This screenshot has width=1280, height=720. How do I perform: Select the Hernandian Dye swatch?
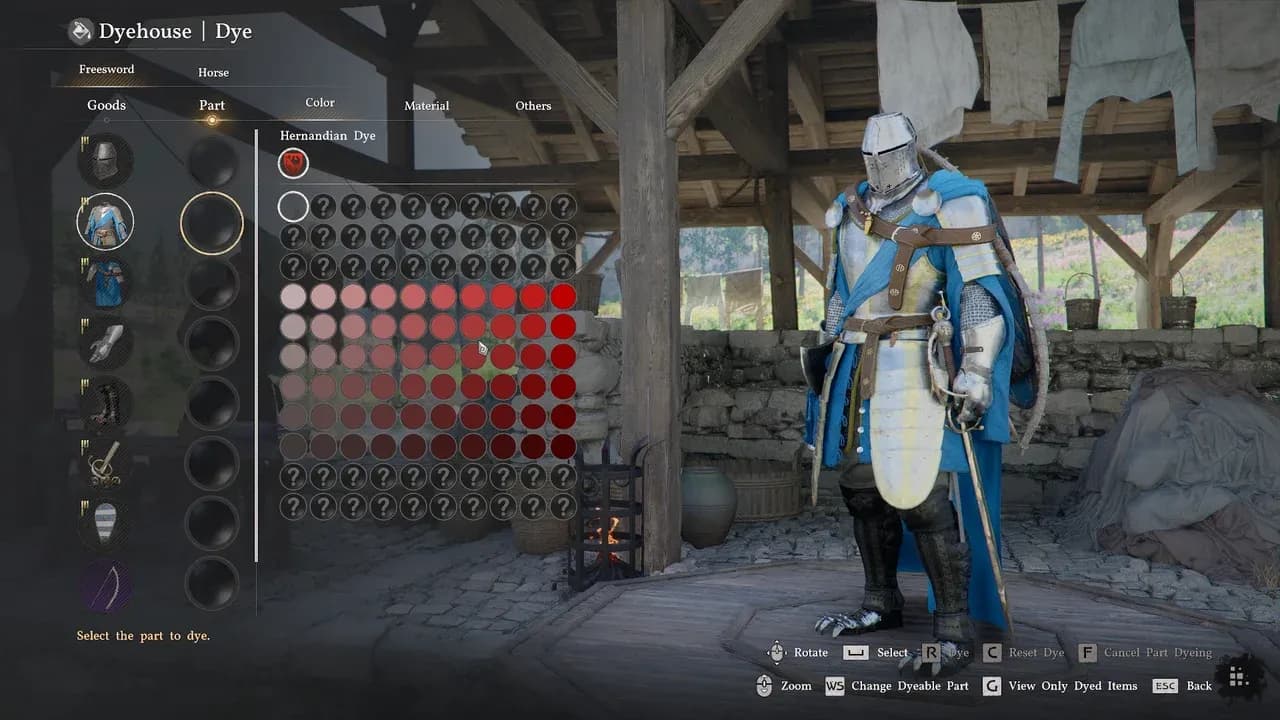pyautogui.click(x=293, y=162)
